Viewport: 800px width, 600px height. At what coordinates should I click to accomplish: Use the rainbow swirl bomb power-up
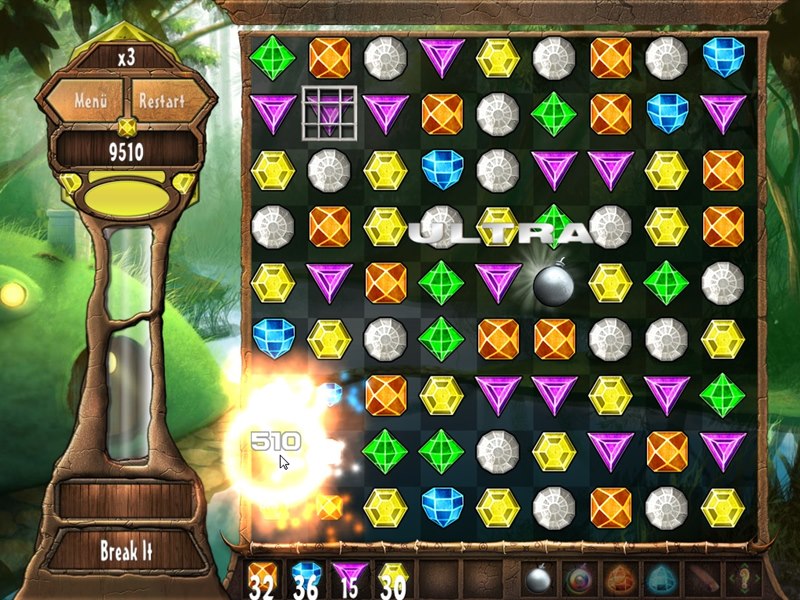[581, 581]
